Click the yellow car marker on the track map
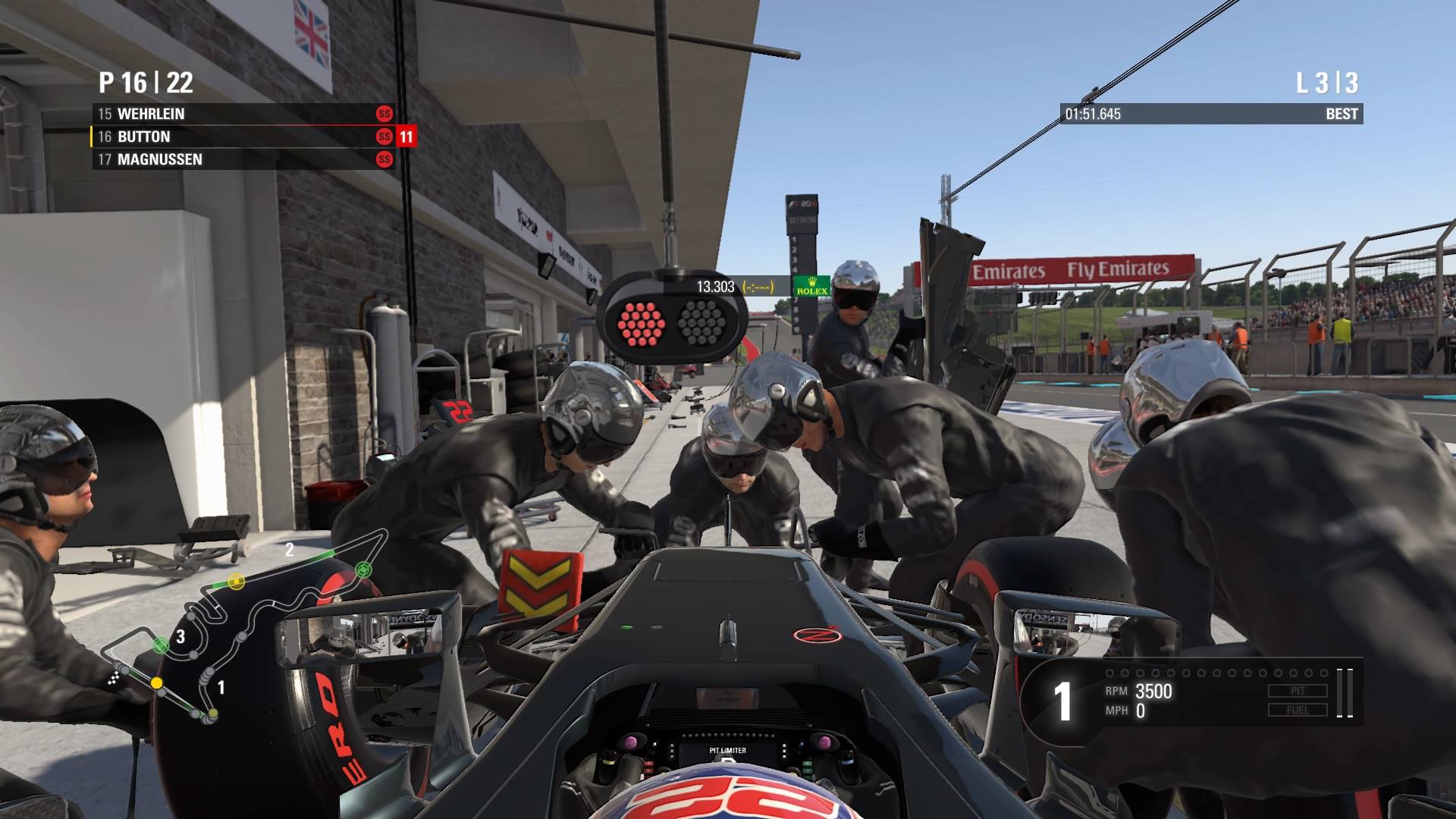The image size is (1456, 819). tap(156, 682)
